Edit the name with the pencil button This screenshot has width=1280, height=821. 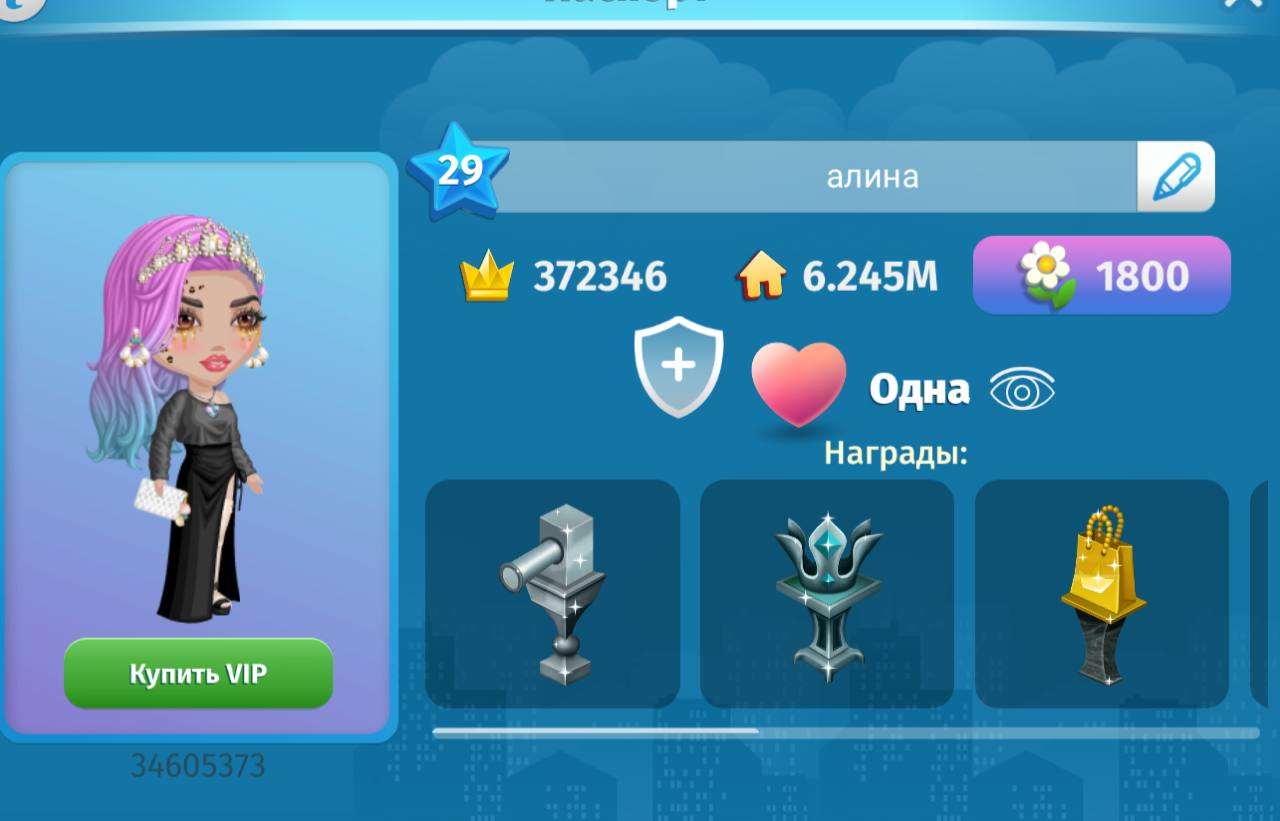click(1175, 177)
